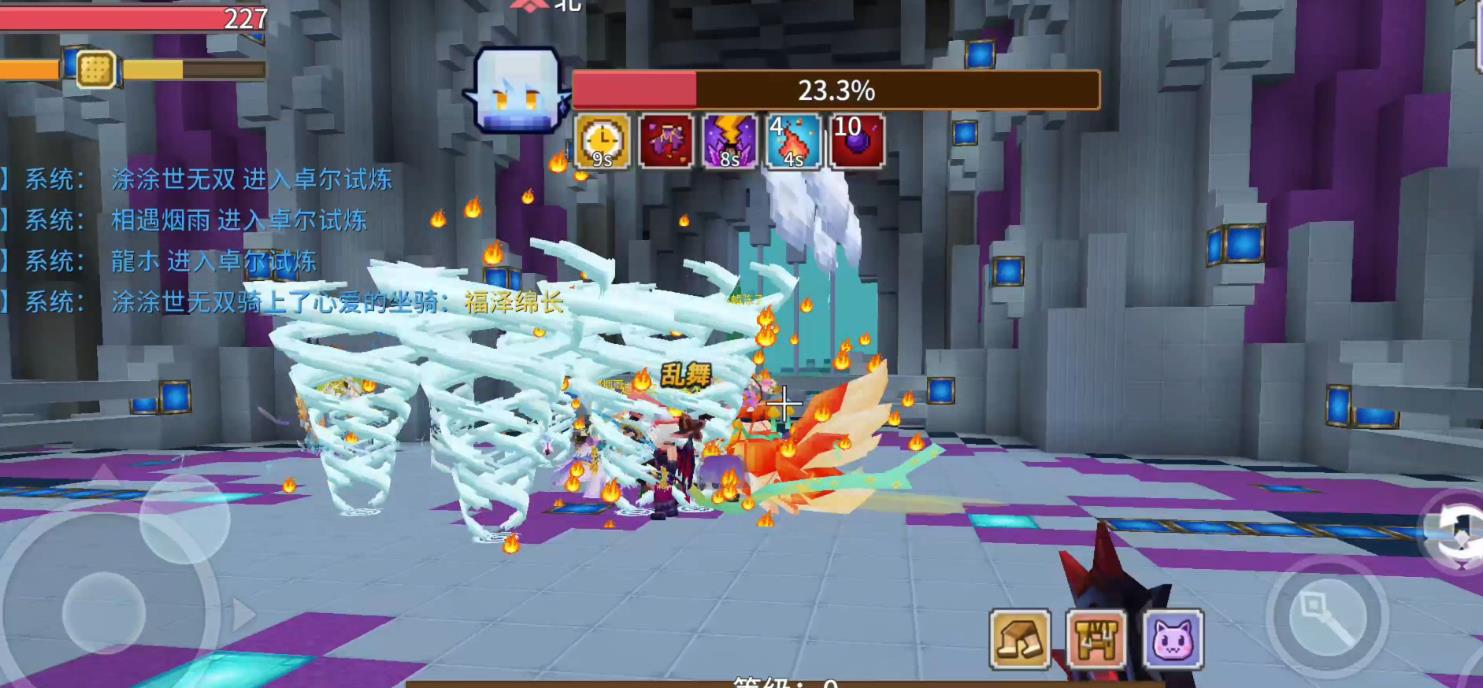Inspect the flame stack boss debuff
Image resolution: width=1483 pixels, height=688 pixels.
point(794,141)
